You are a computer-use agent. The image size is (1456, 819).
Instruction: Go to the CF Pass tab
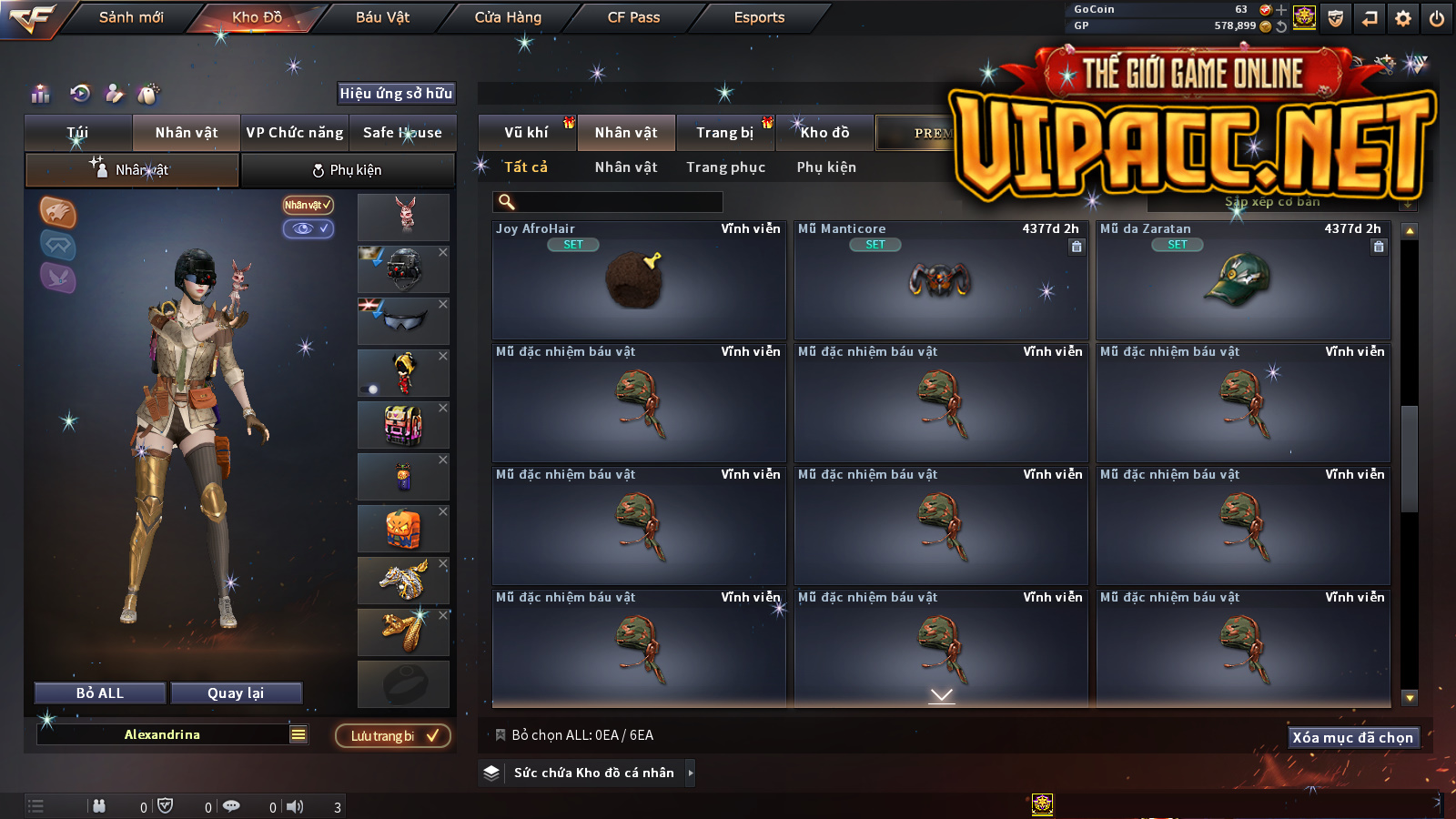[x=633, y=17]
